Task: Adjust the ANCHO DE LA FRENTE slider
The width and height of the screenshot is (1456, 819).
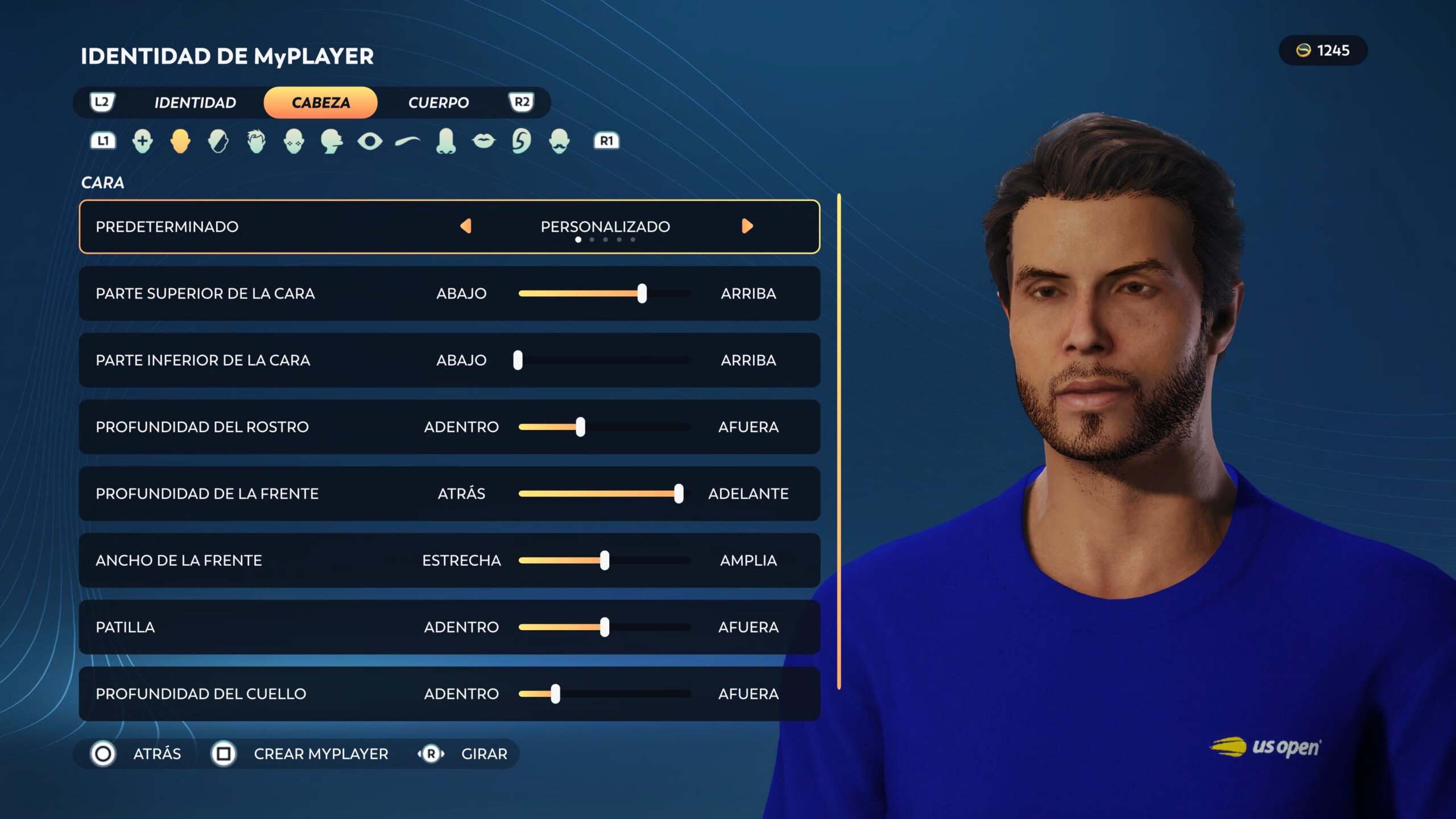Action: tap(605, 561)
